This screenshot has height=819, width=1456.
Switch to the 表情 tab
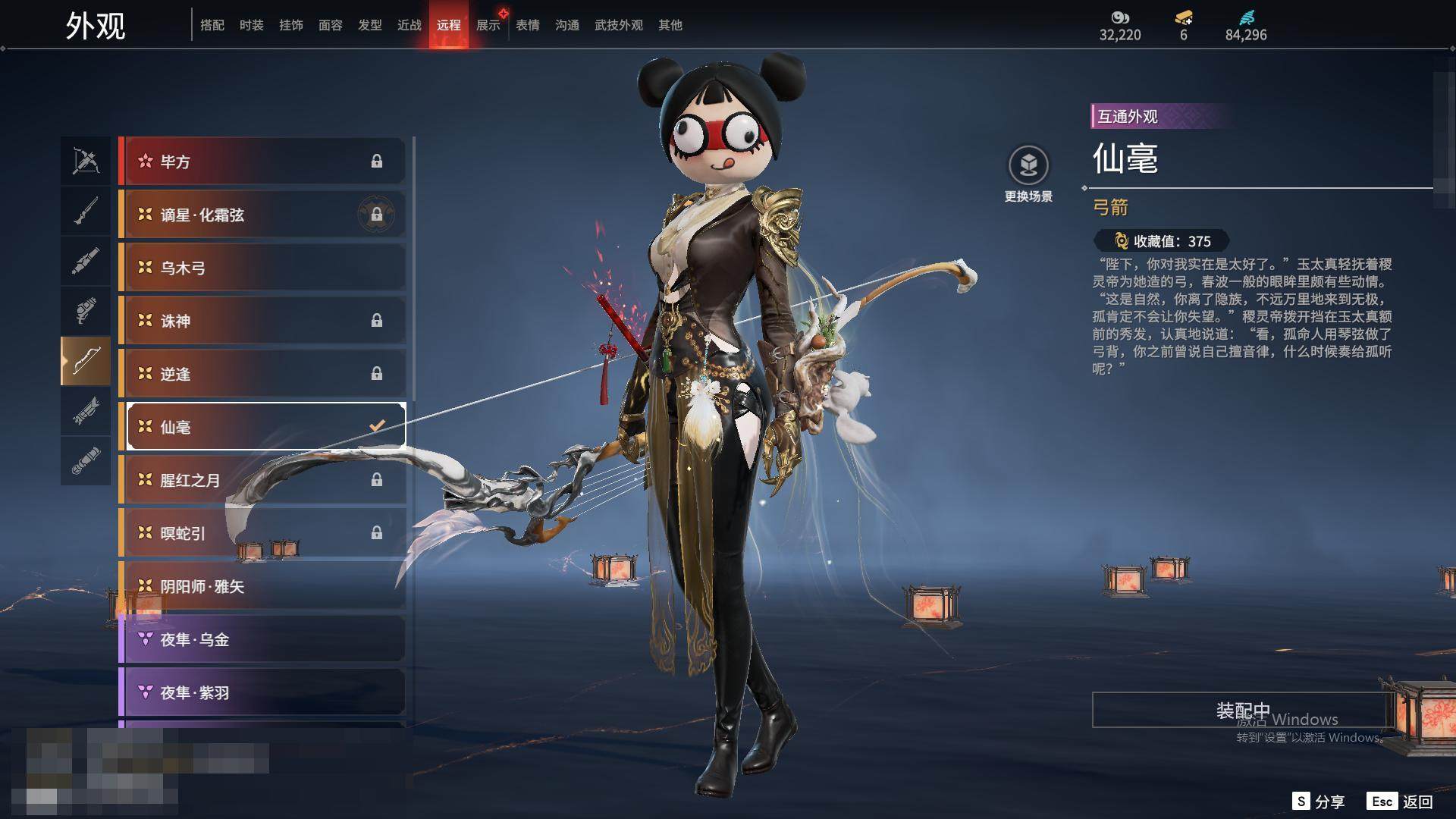pyautogui.click(x=527, y=25)
